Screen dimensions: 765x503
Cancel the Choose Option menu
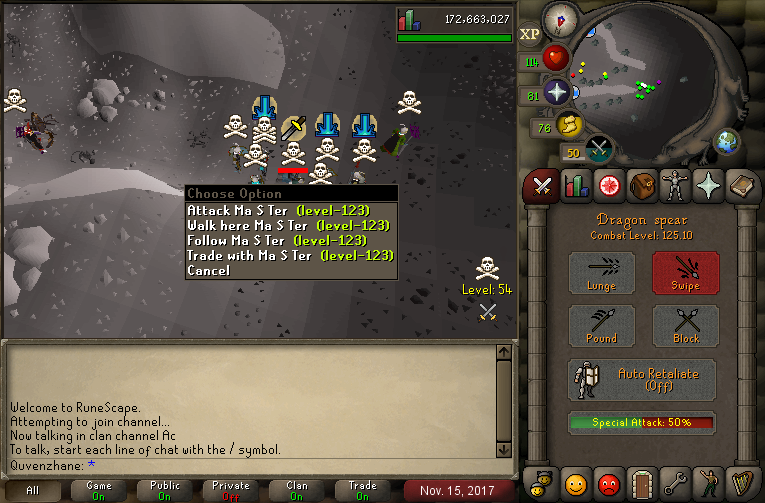tap(208, 270)
